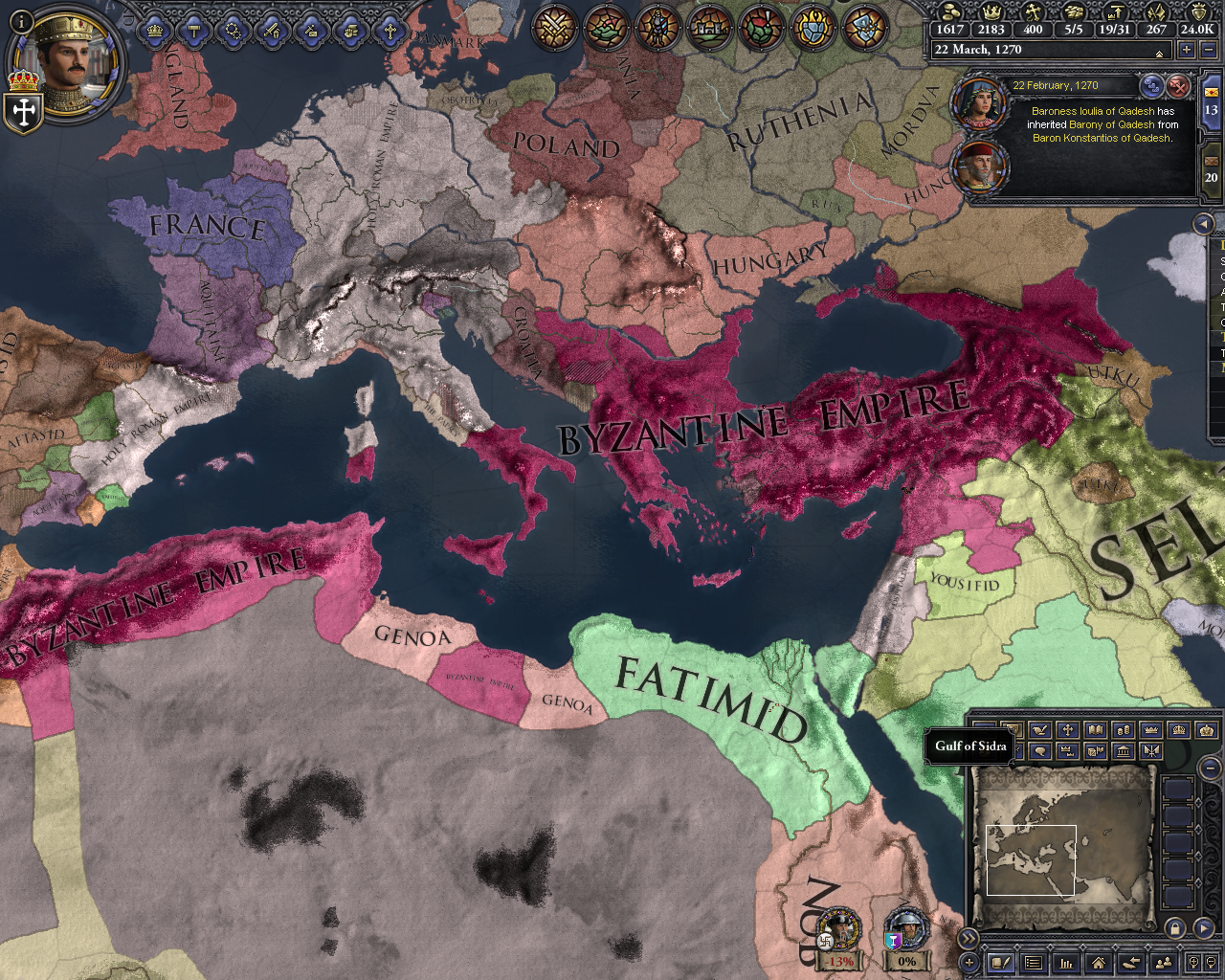This screenshot has width=1225, height=980.
Task: Jump to your capital with the home icon
Action: [x=1099, y=963]
